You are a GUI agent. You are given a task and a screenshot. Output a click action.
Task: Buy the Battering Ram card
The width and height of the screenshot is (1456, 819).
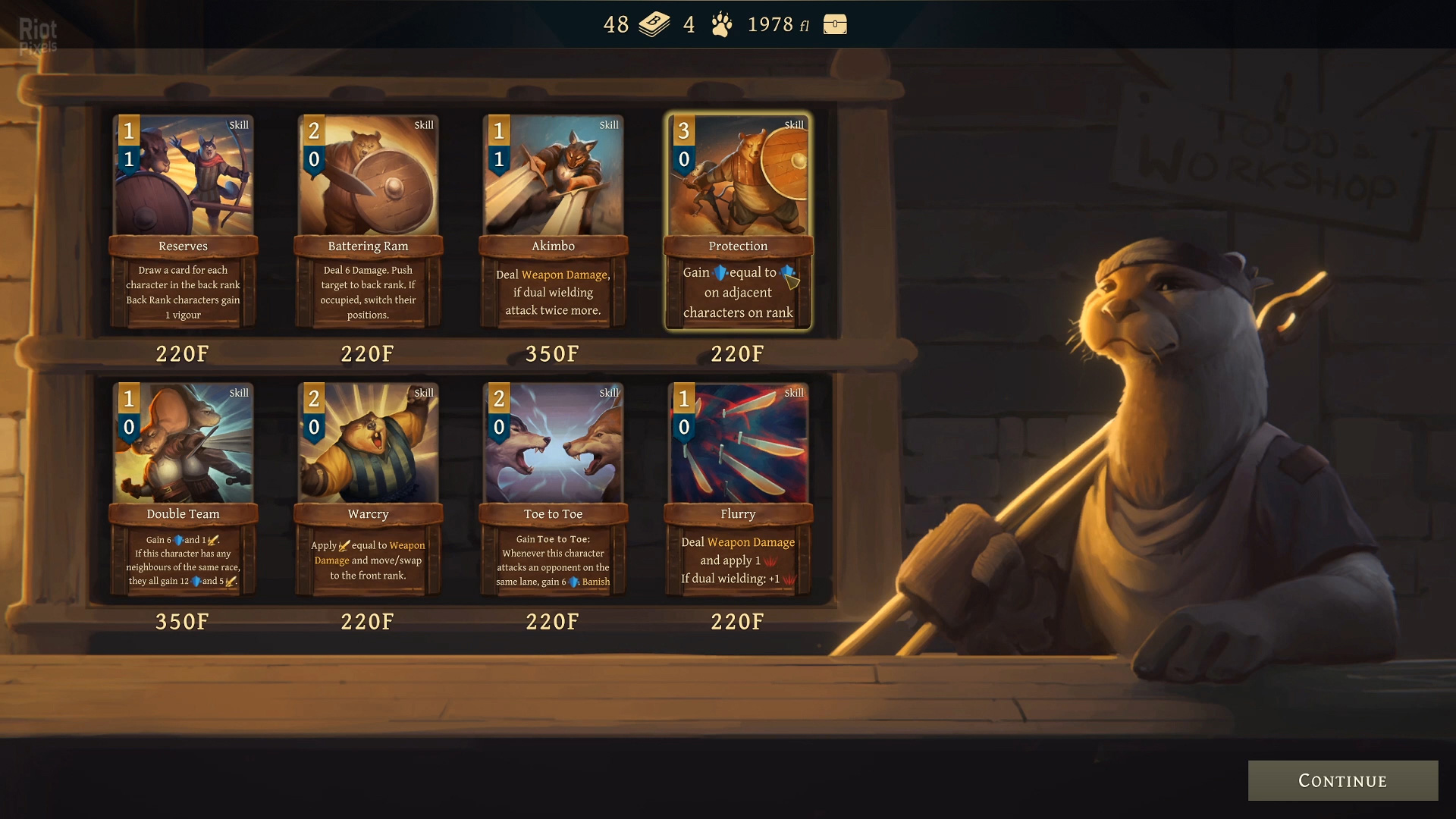click(368, 221)
